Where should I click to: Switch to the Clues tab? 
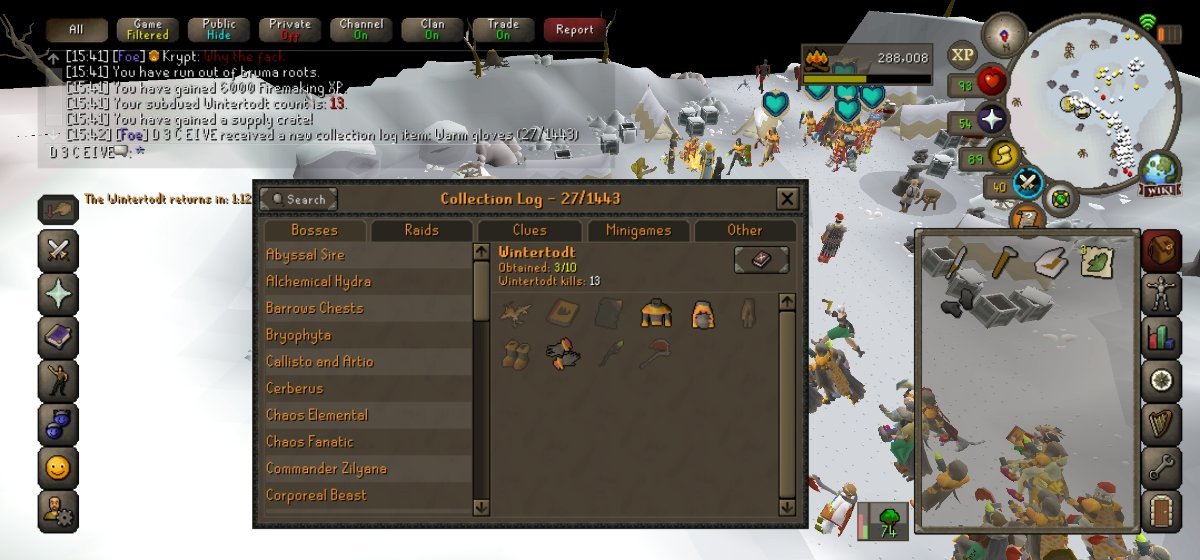(x=528, y=231)
